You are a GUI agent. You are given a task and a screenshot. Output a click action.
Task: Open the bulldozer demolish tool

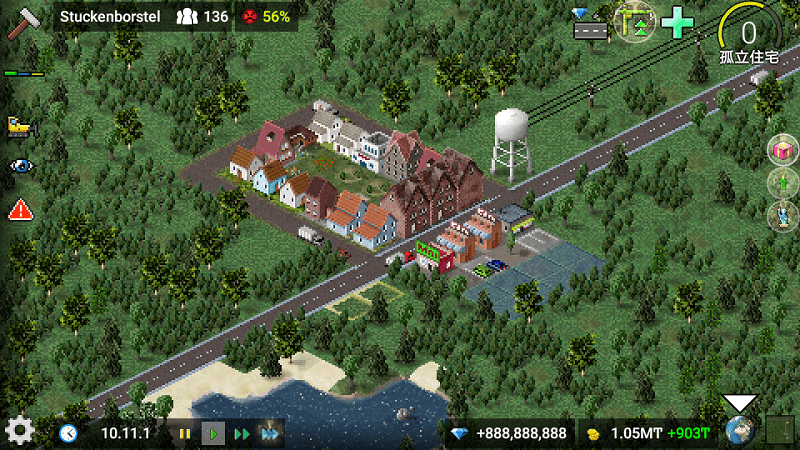pos(19,125)
